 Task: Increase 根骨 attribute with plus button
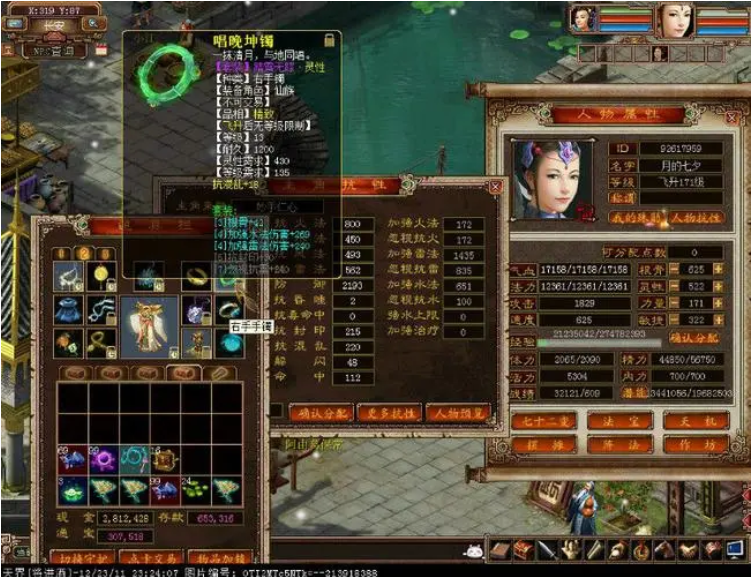pyautogui.click(x=719, y=269)
